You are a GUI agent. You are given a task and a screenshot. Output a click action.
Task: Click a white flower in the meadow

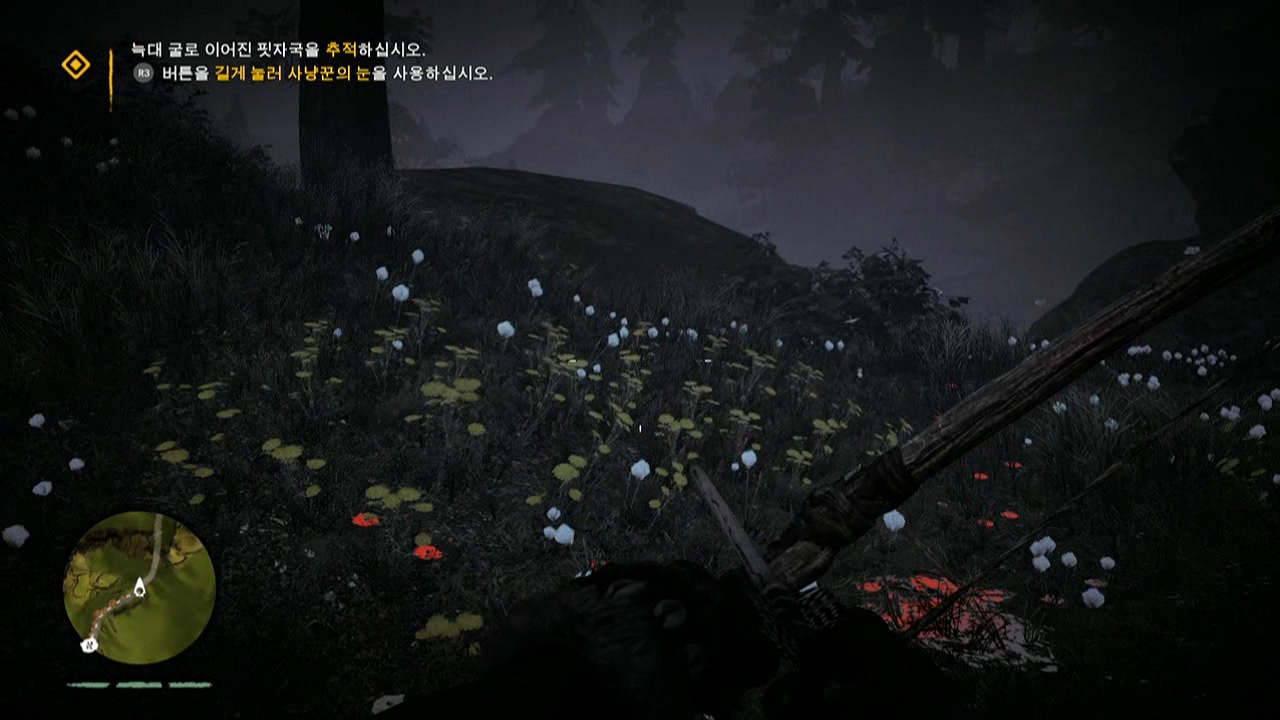[400, 290]
